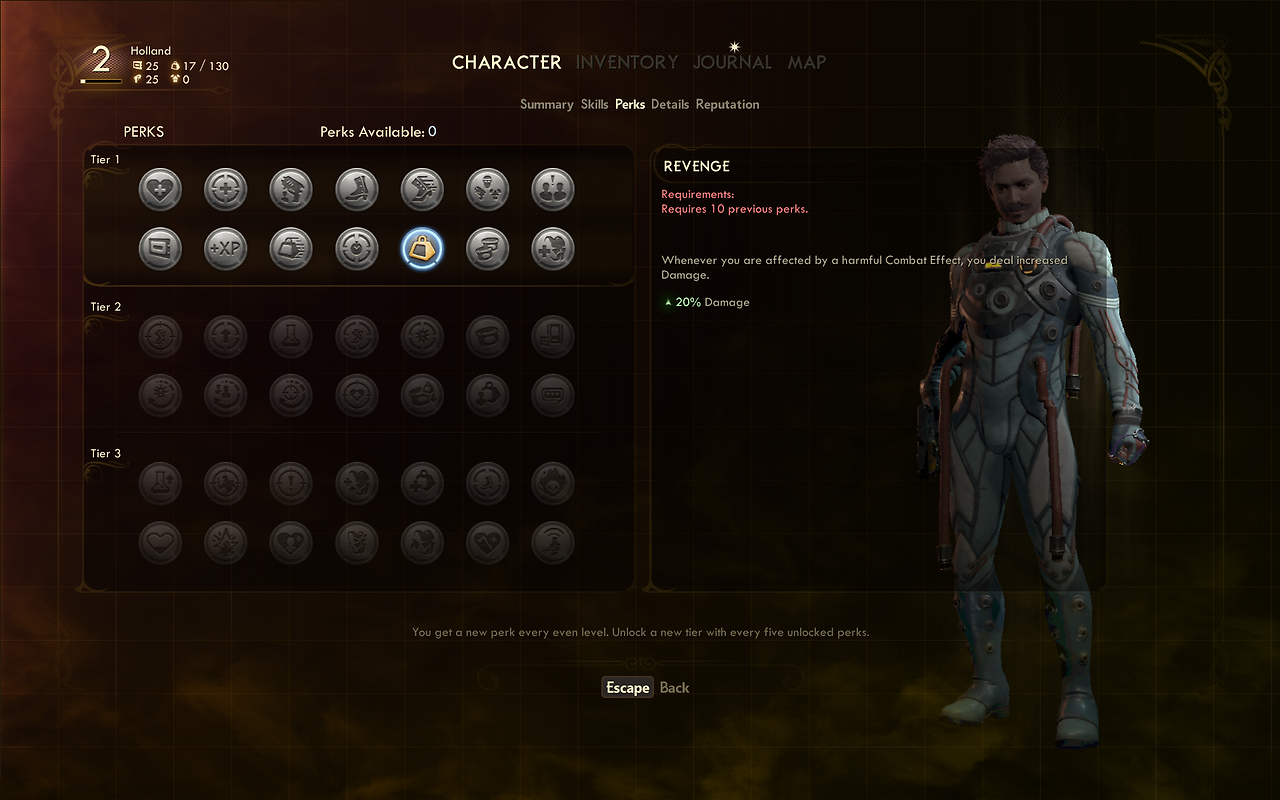Select the heart with plus perk
This screenshot has width=1280, height=800.
[x=160, y=189]
